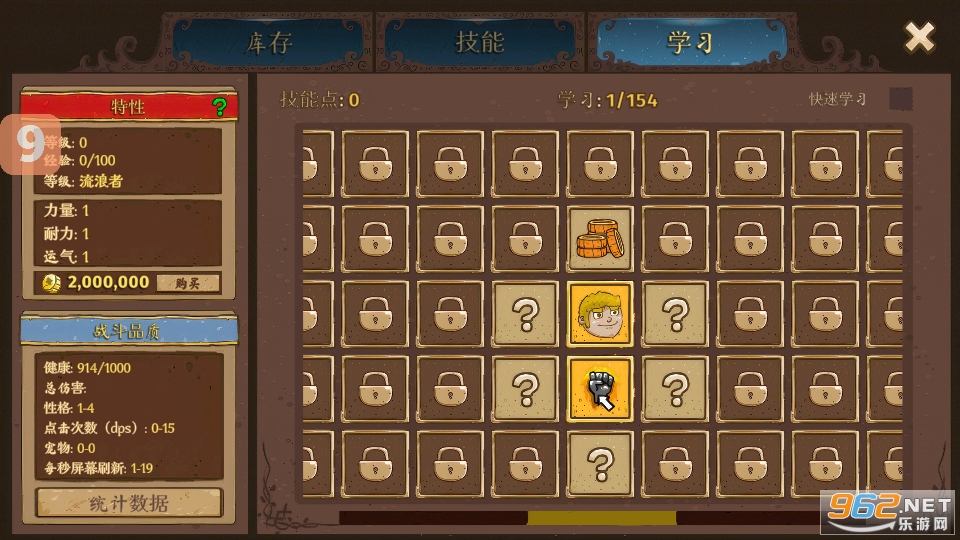Show help via the green question mark

click(220, 107)
